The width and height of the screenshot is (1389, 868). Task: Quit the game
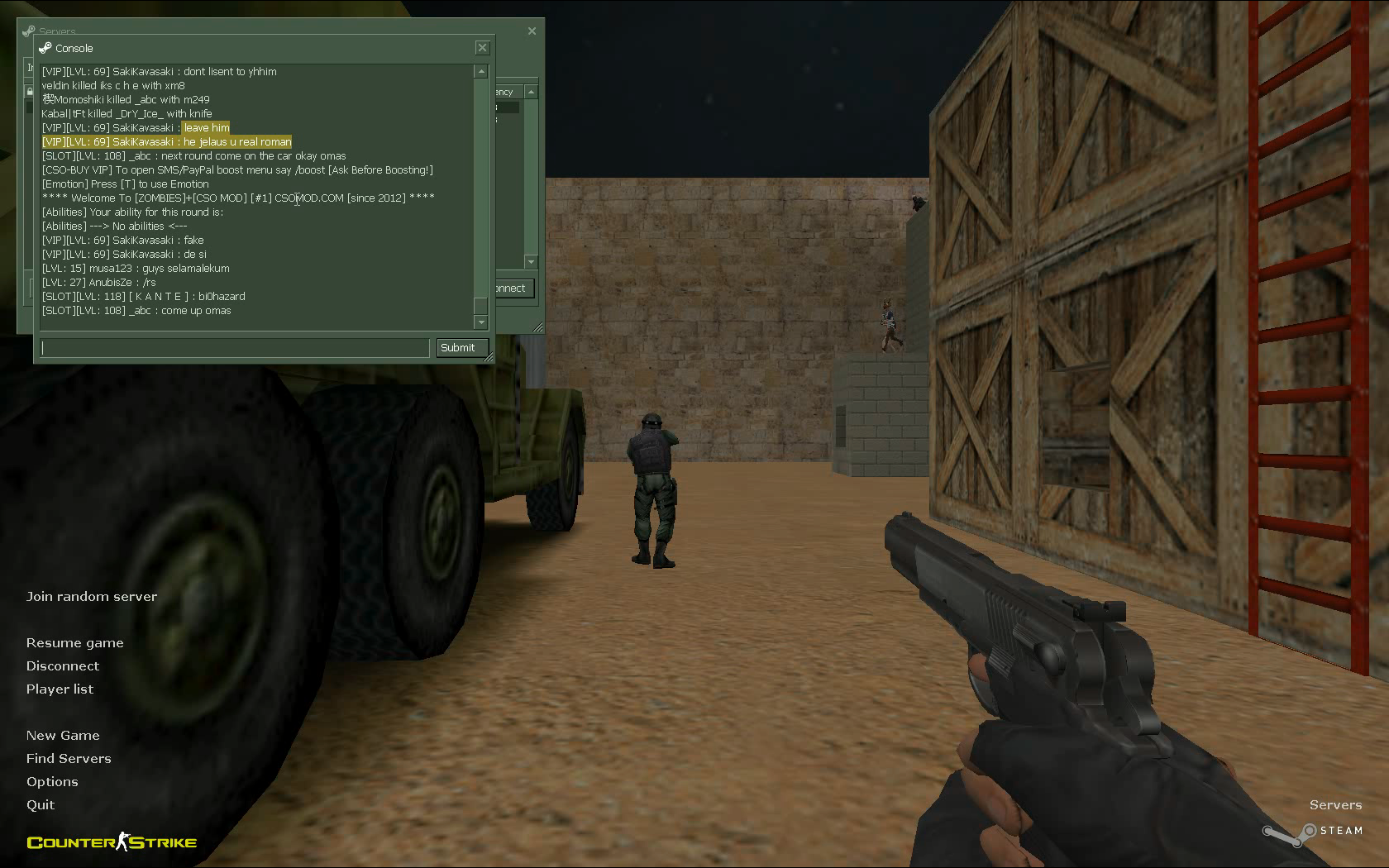41,805
